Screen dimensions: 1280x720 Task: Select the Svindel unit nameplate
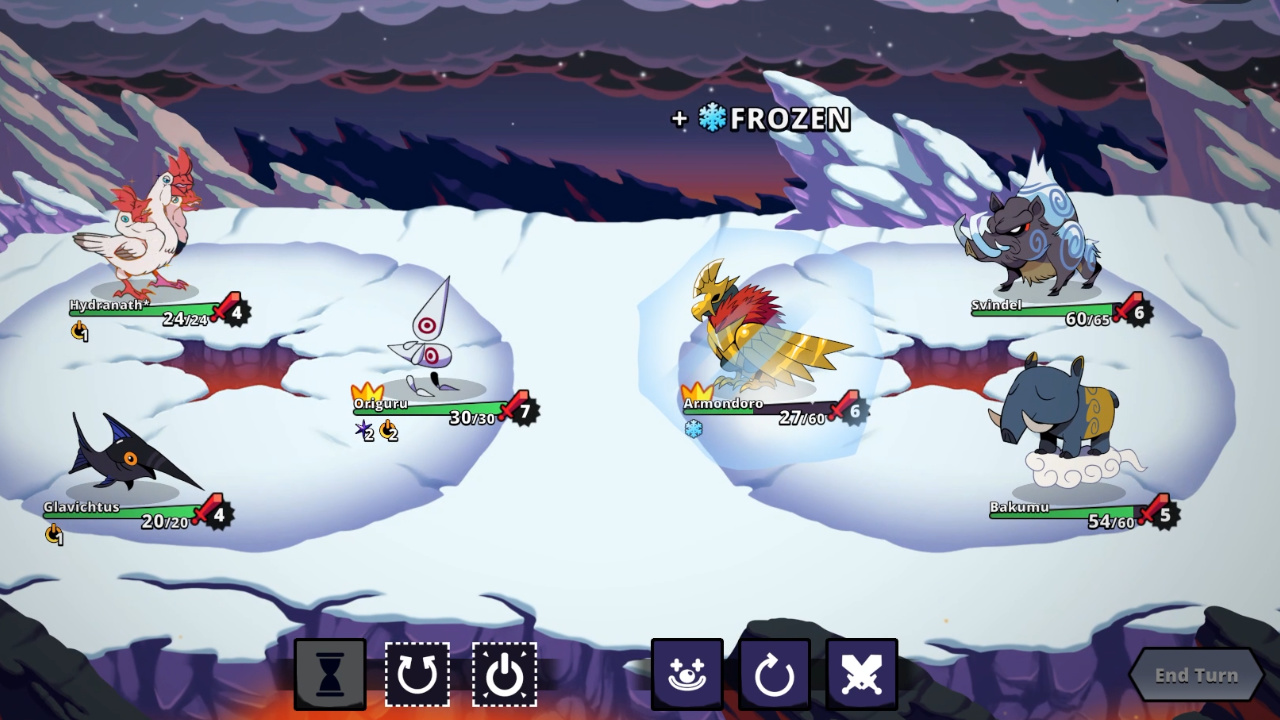point(996,305)
